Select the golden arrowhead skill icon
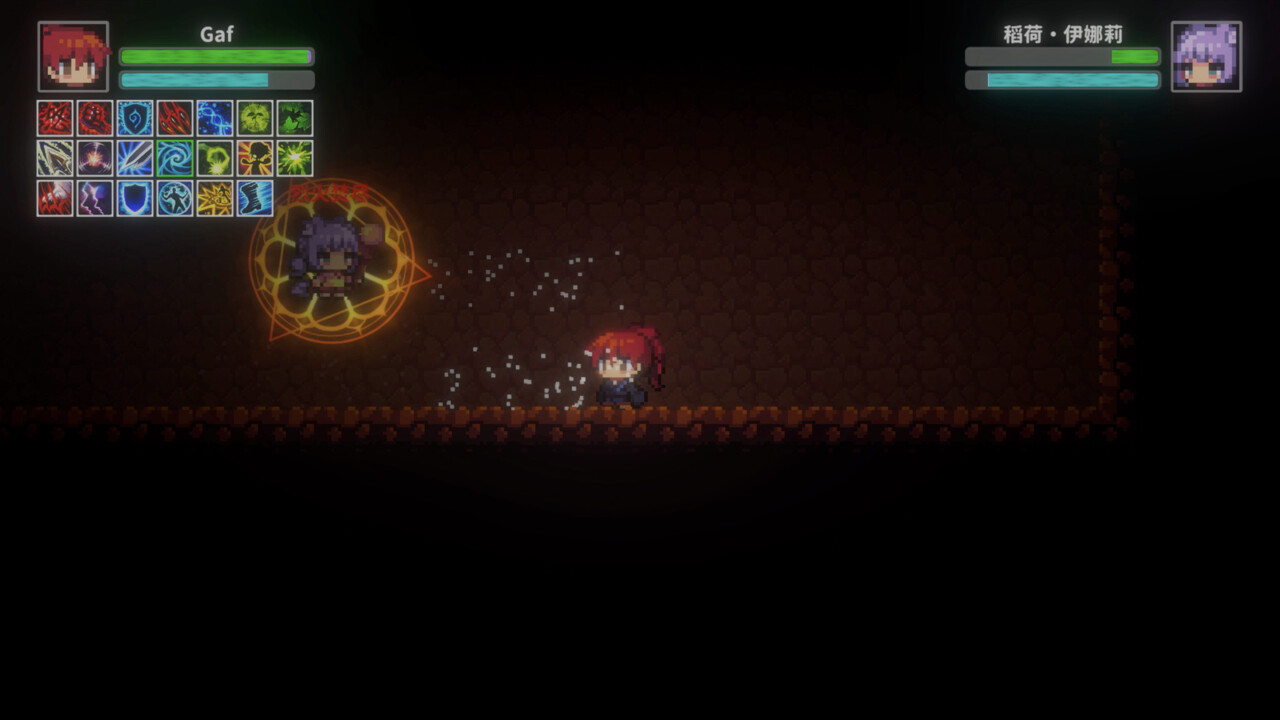Viewport: 1280px width, 720px height. 55,158
